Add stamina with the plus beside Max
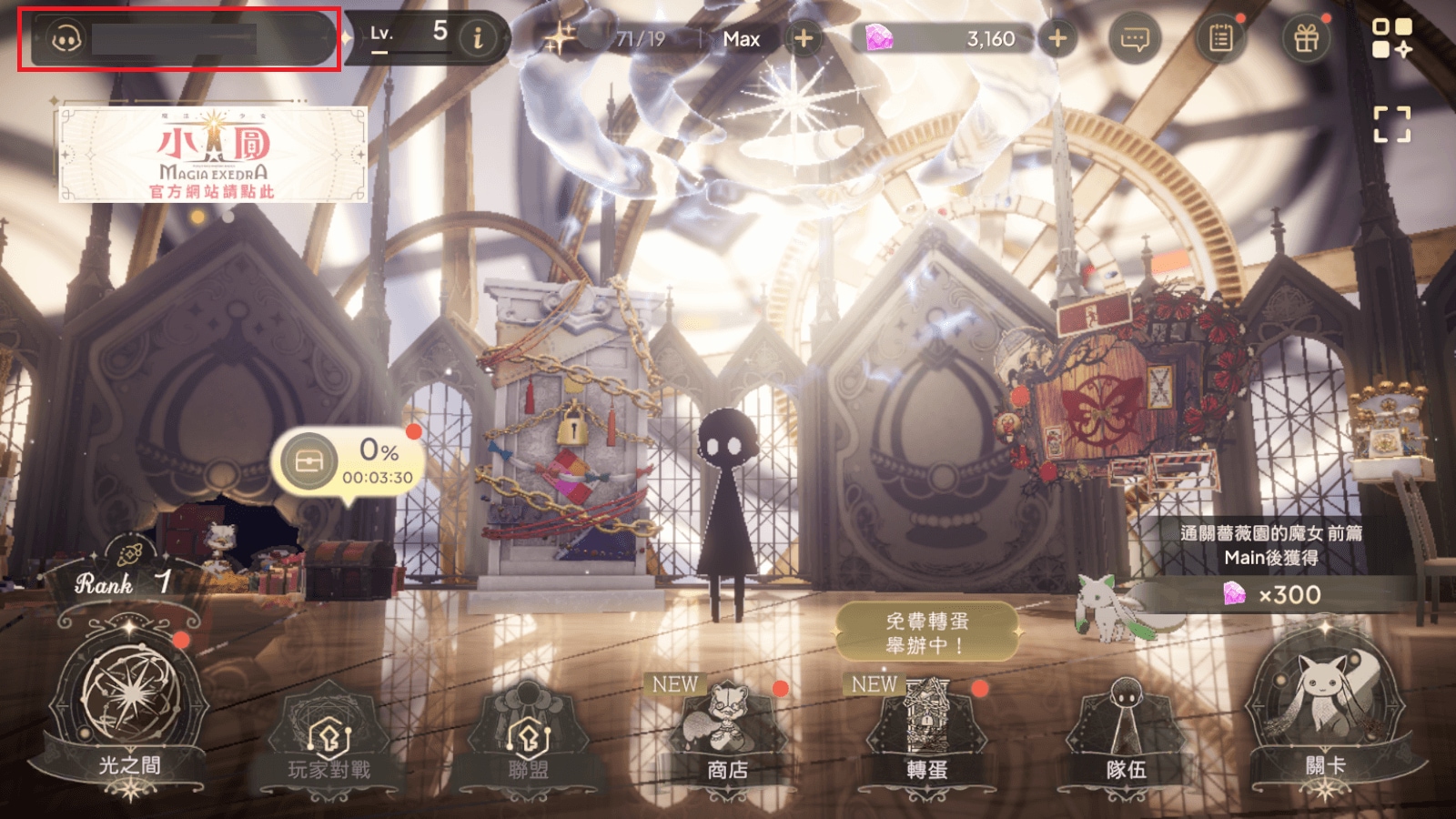 coord(804,38)
